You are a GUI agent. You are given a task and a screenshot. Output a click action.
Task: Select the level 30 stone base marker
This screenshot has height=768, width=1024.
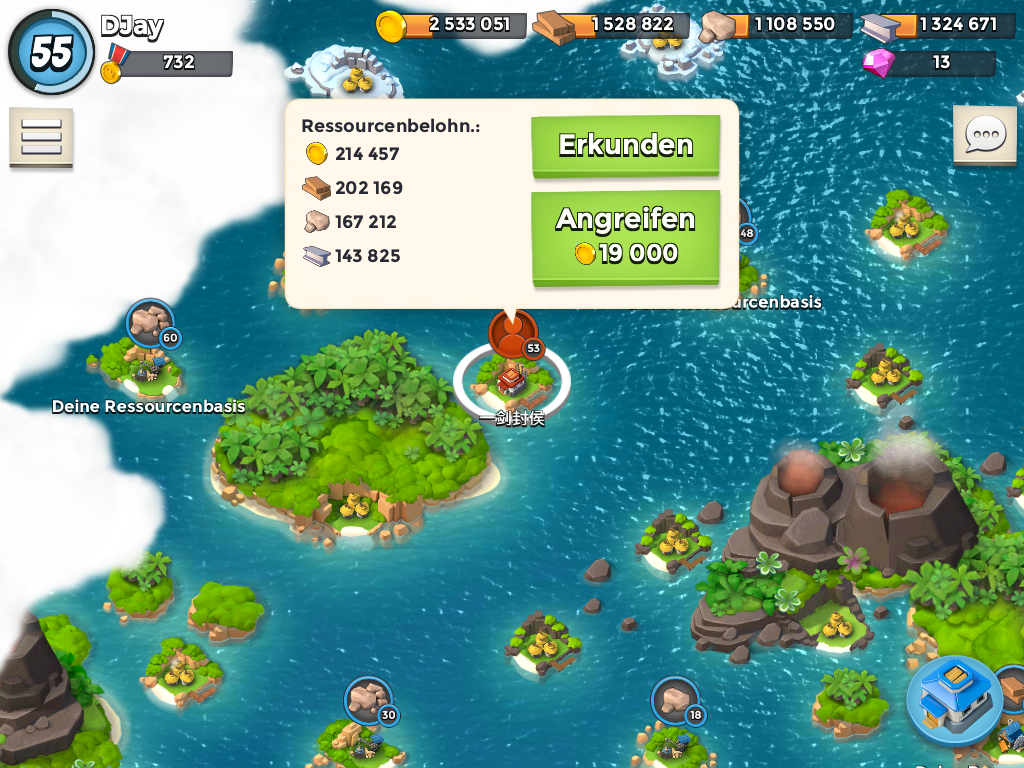coord(369,700)
